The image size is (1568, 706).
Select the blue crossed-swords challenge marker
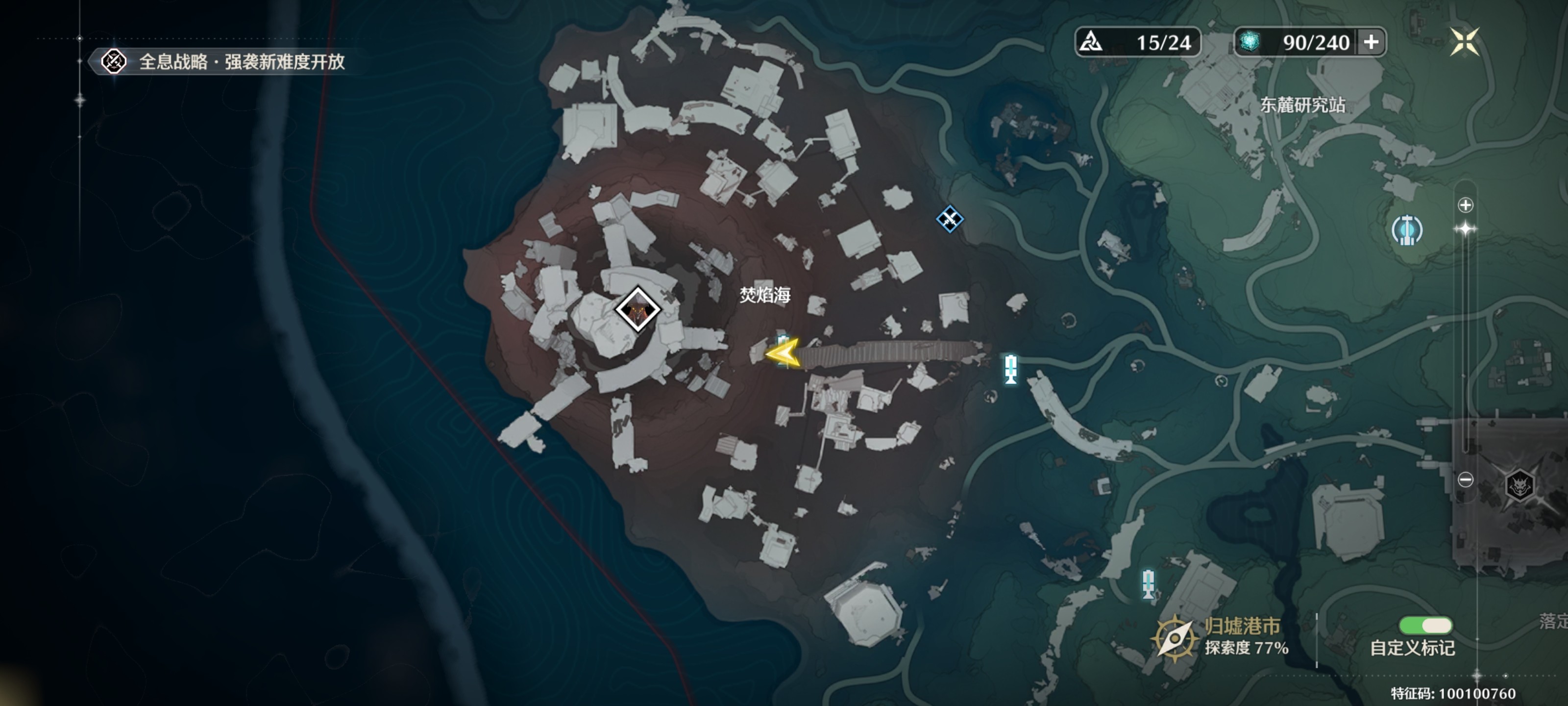[950, 219]
